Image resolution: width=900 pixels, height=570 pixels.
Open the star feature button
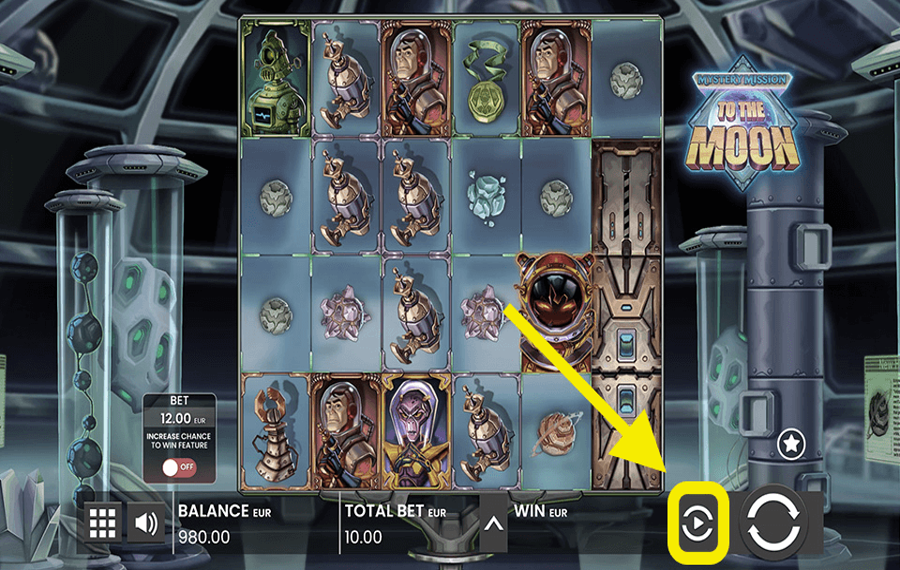(791, 441)
